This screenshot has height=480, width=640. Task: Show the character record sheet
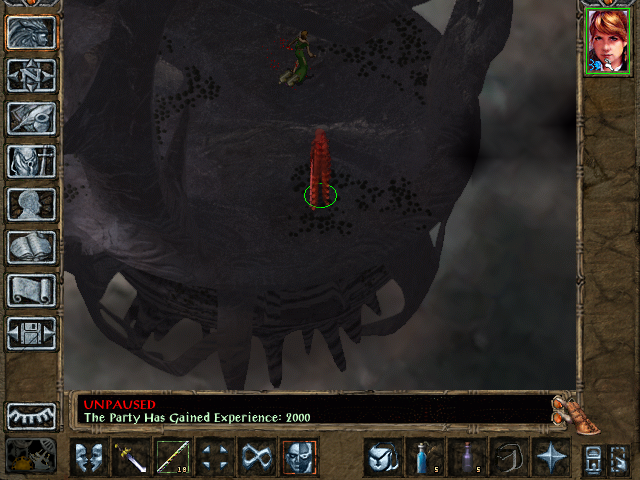(x=31, y=204)
